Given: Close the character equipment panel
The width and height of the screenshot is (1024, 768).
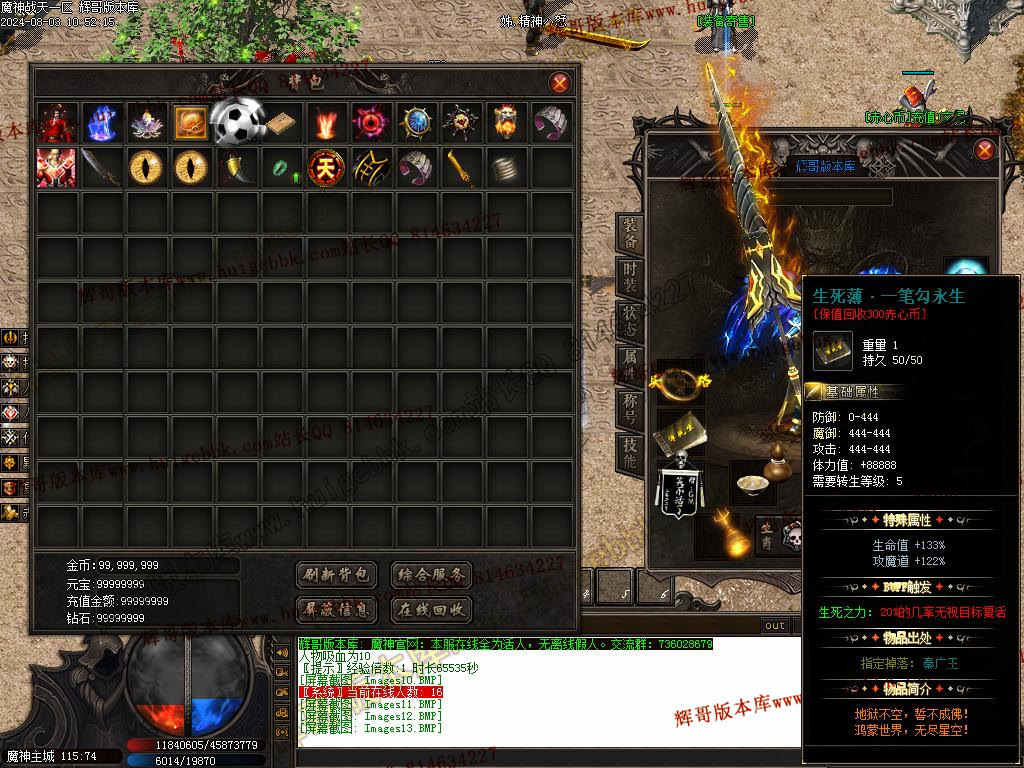Looking at the screenshot, I should (985, 150).
